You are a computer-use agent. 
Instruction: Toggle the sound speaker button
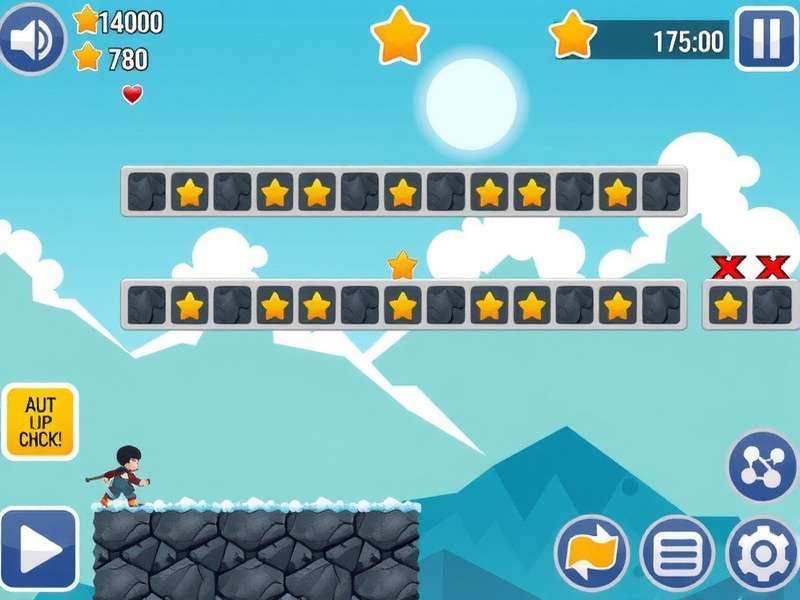[x=32, y=39]
